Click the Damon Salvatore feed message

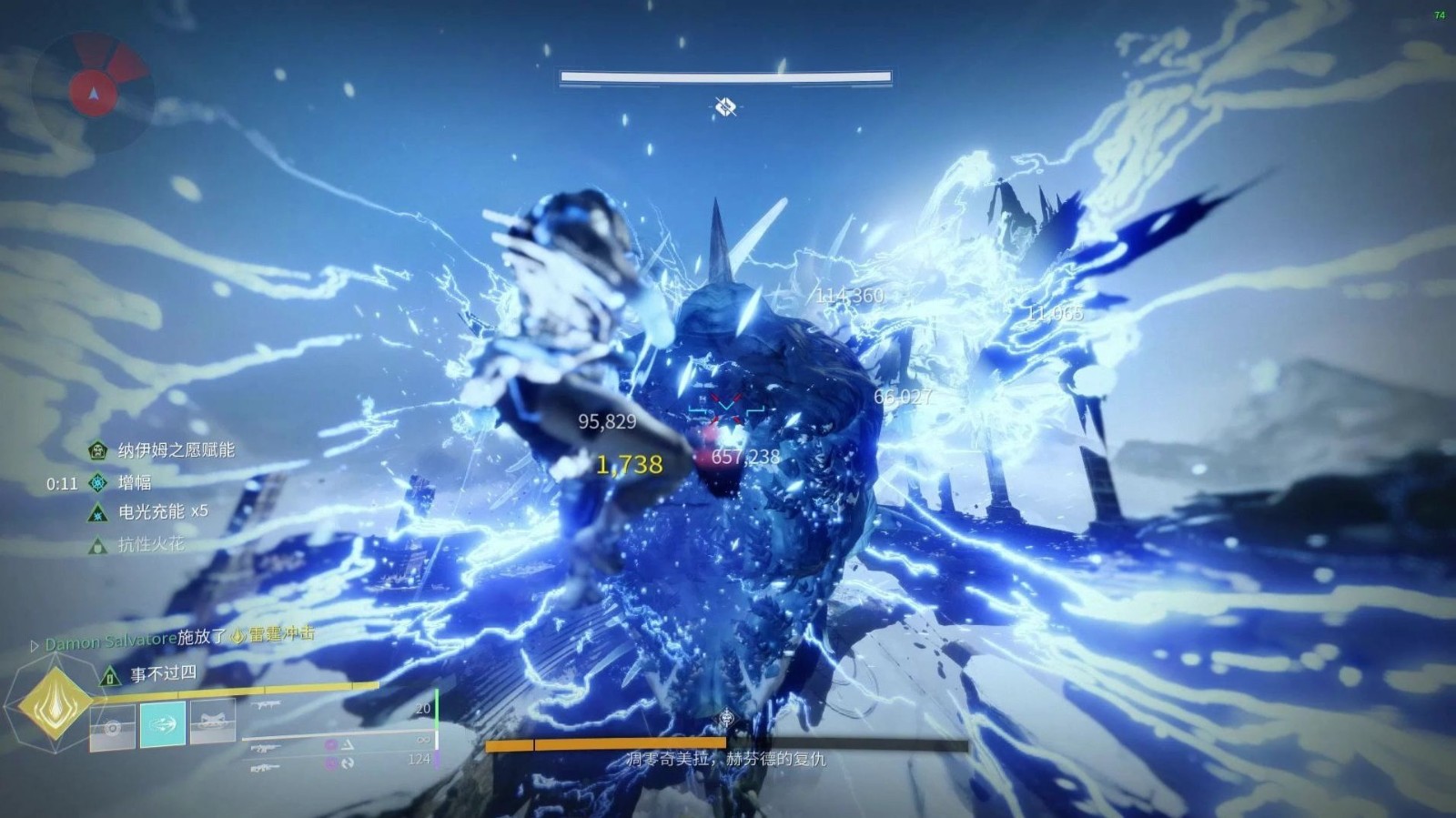pos(173,639)
